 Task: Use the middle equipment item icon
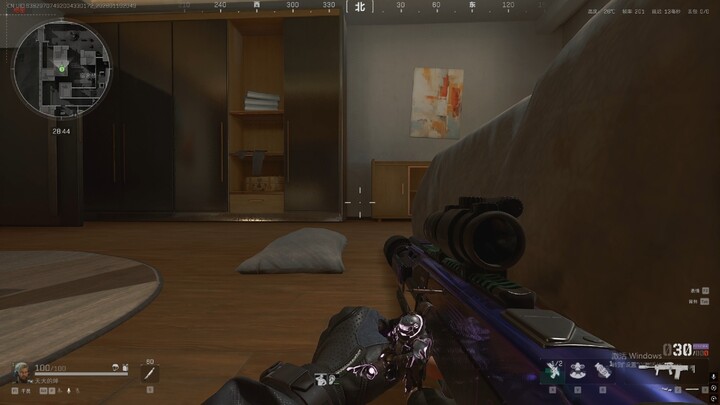pyautogui.click(x=578, y=371)
